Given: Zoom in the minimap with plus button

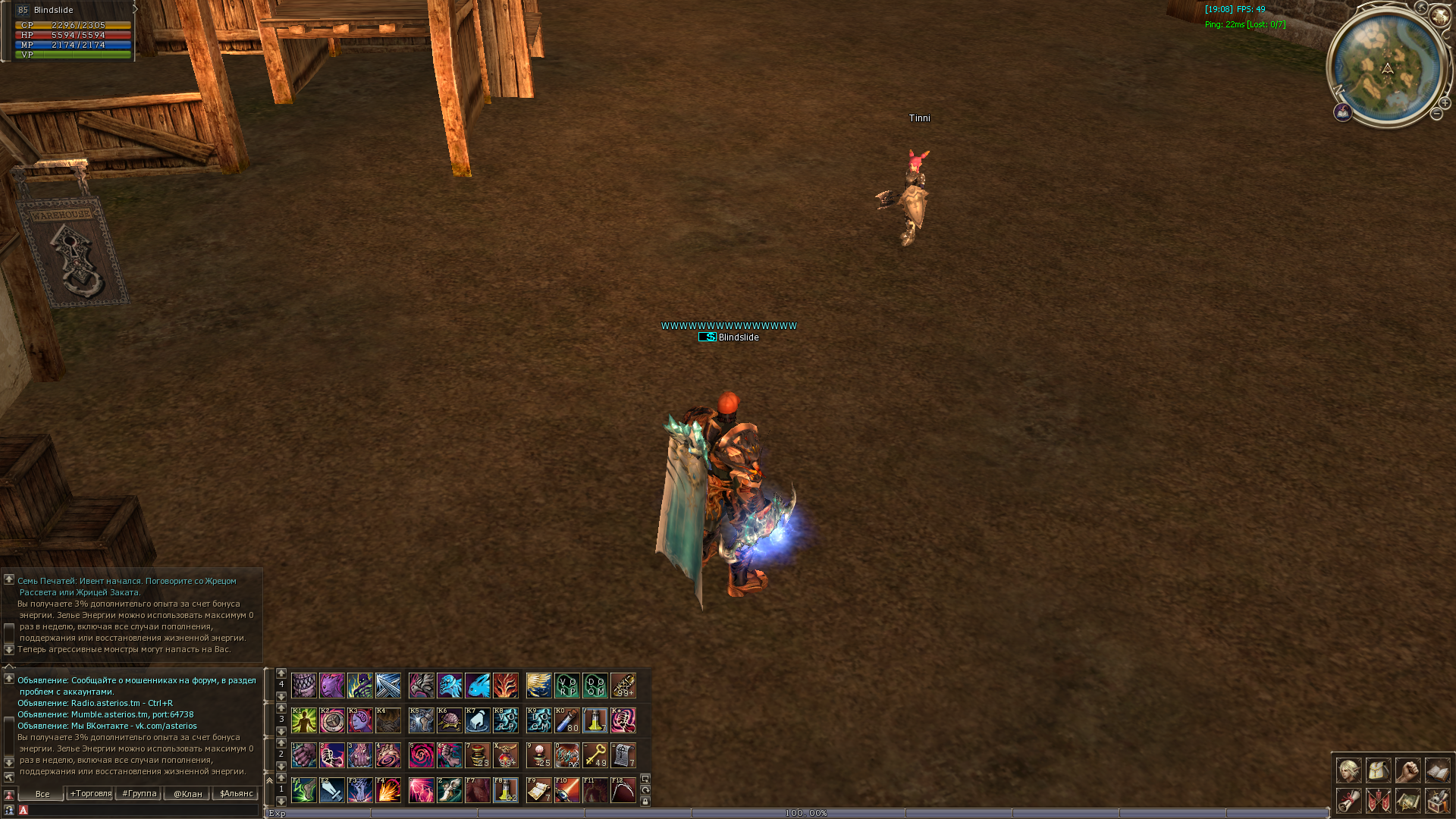Looking at the screenshot, I should [1445, 103].
